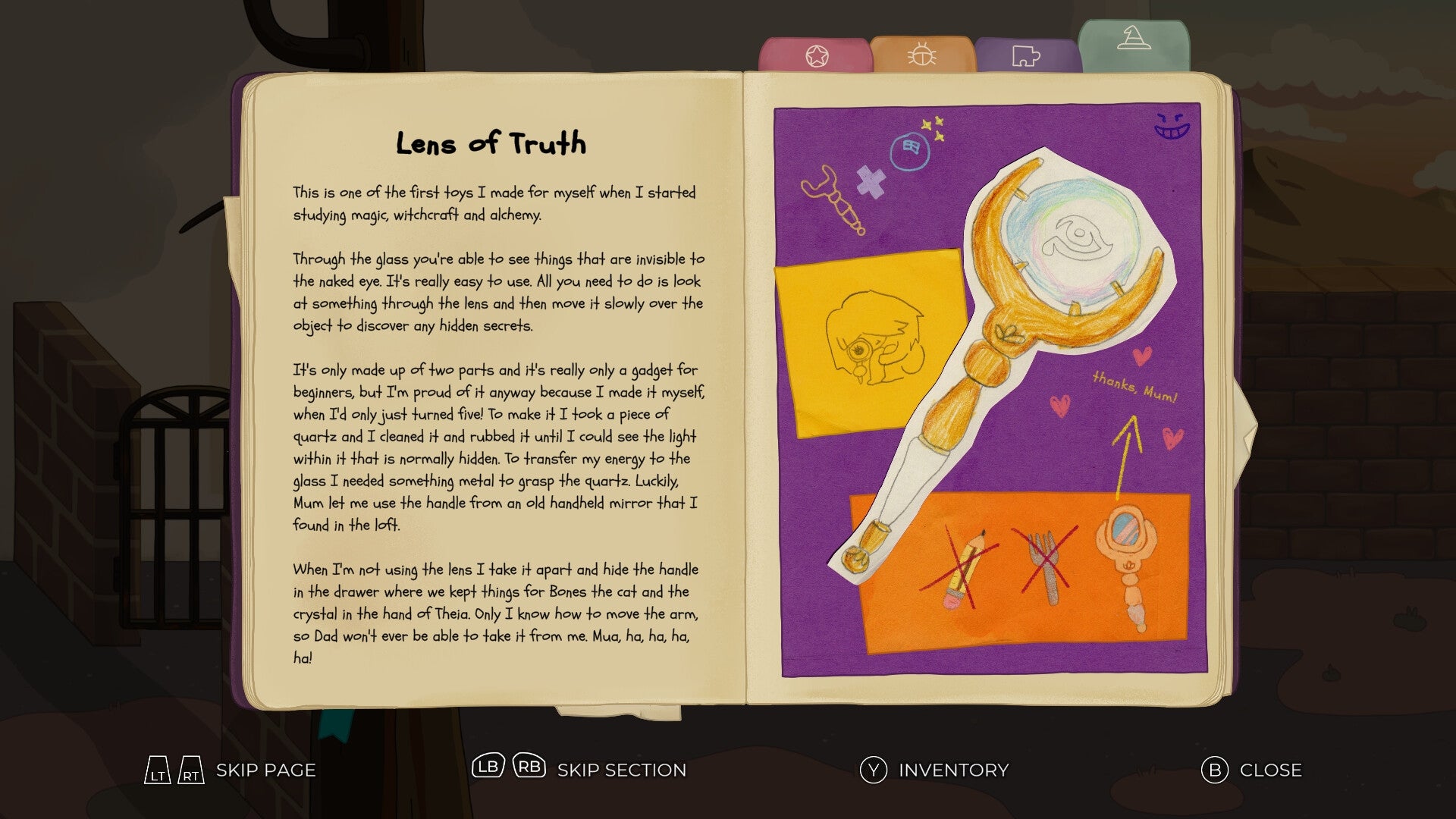1456x819 pixels.
Task: Click the B button prompt icon
Action: tap(1214, 770)
